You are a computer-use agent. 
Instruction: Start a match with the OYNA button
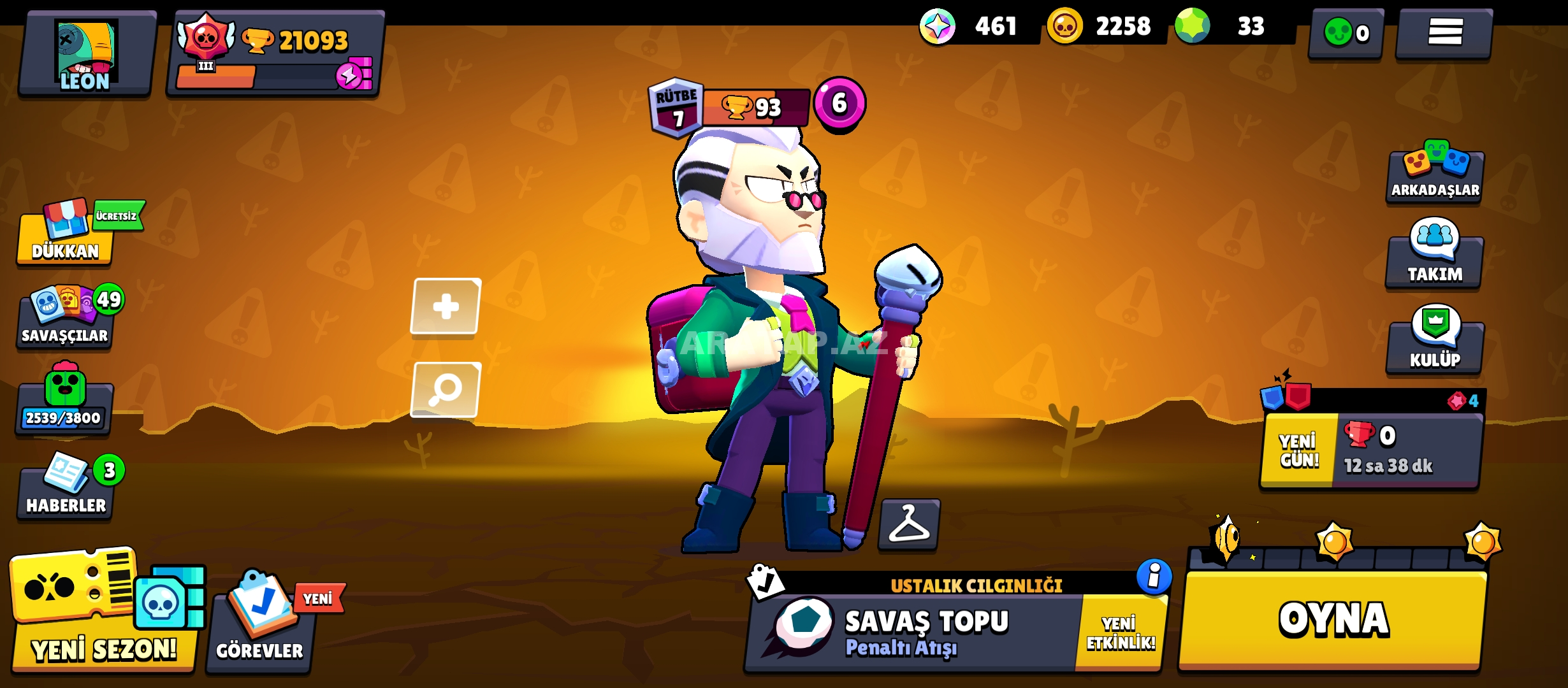(1332, 619)
